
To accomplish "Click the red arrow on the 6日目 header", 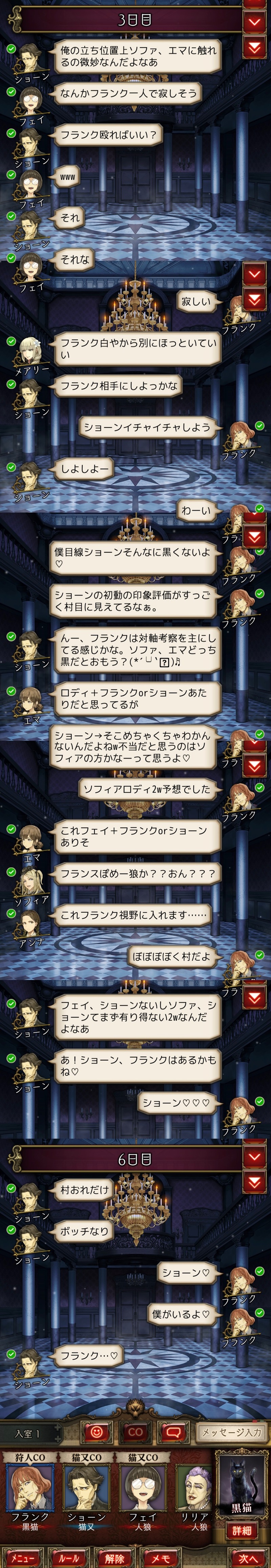I will [x=255, y=1156].
